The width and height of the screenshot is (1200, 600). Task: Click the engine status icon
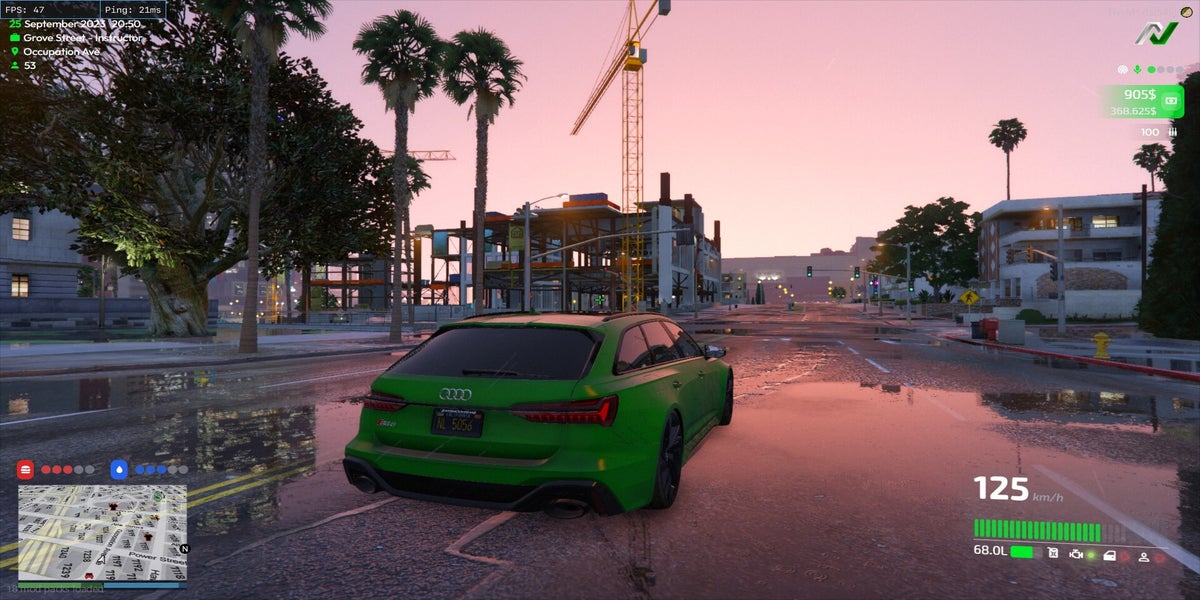pyautogui.click(x=1076, y=553)
